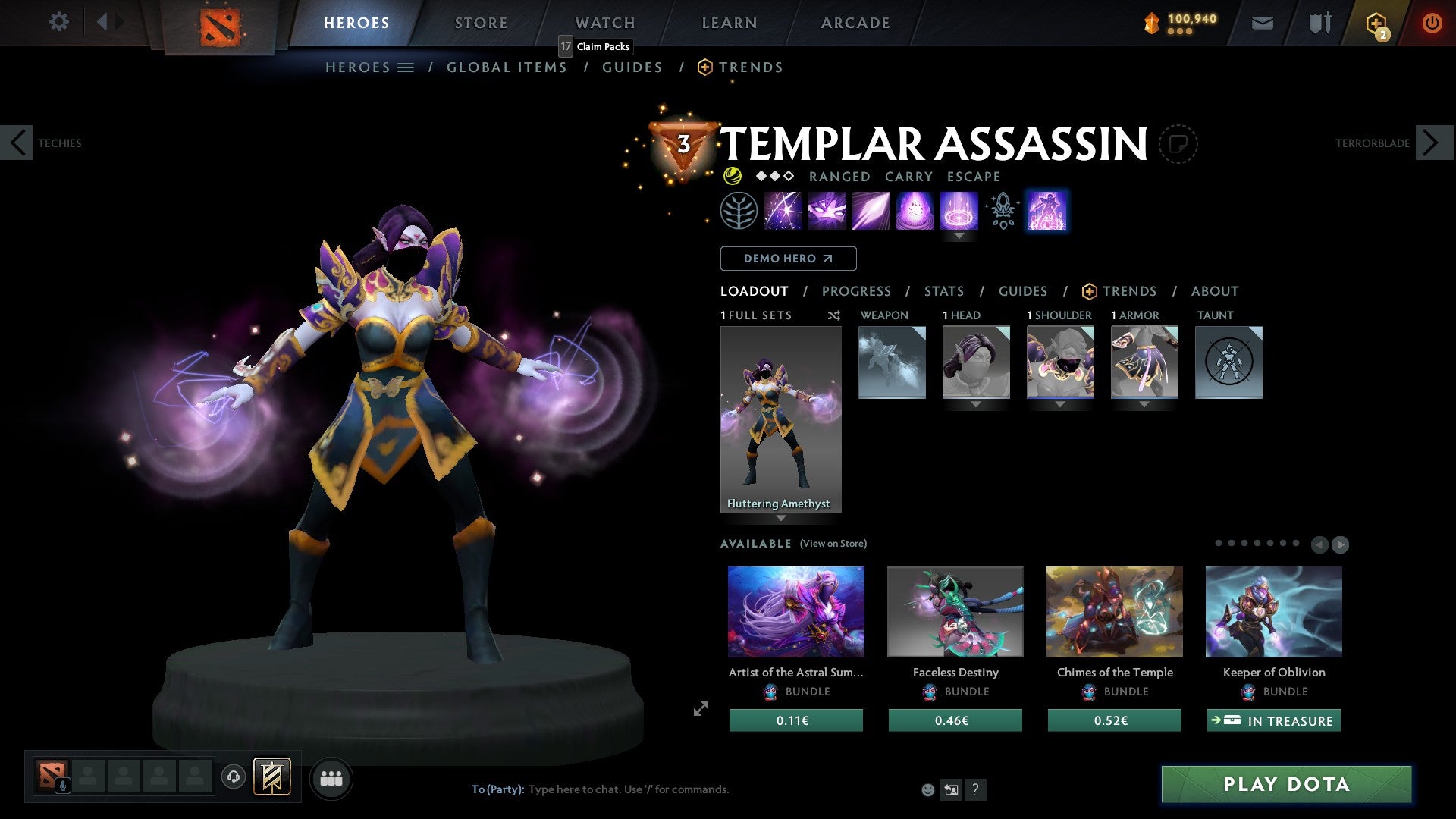Click the hero notes icon beside Templar Assassin
The height and width of the screenshot is (819, 1456).
click(x=1178, y=144)
